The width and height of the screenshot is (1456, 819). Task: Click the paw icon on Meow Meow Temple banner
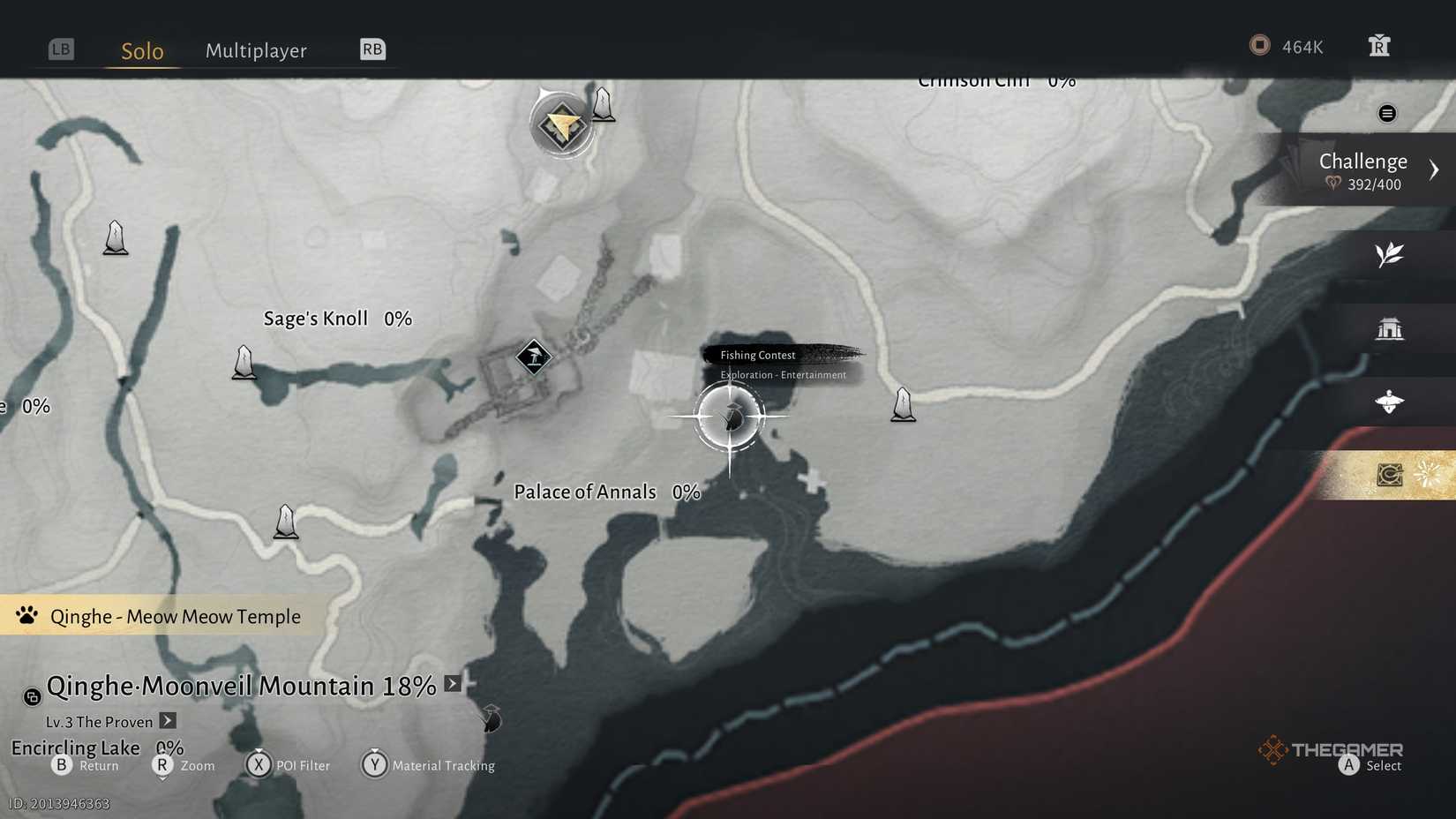26,616
